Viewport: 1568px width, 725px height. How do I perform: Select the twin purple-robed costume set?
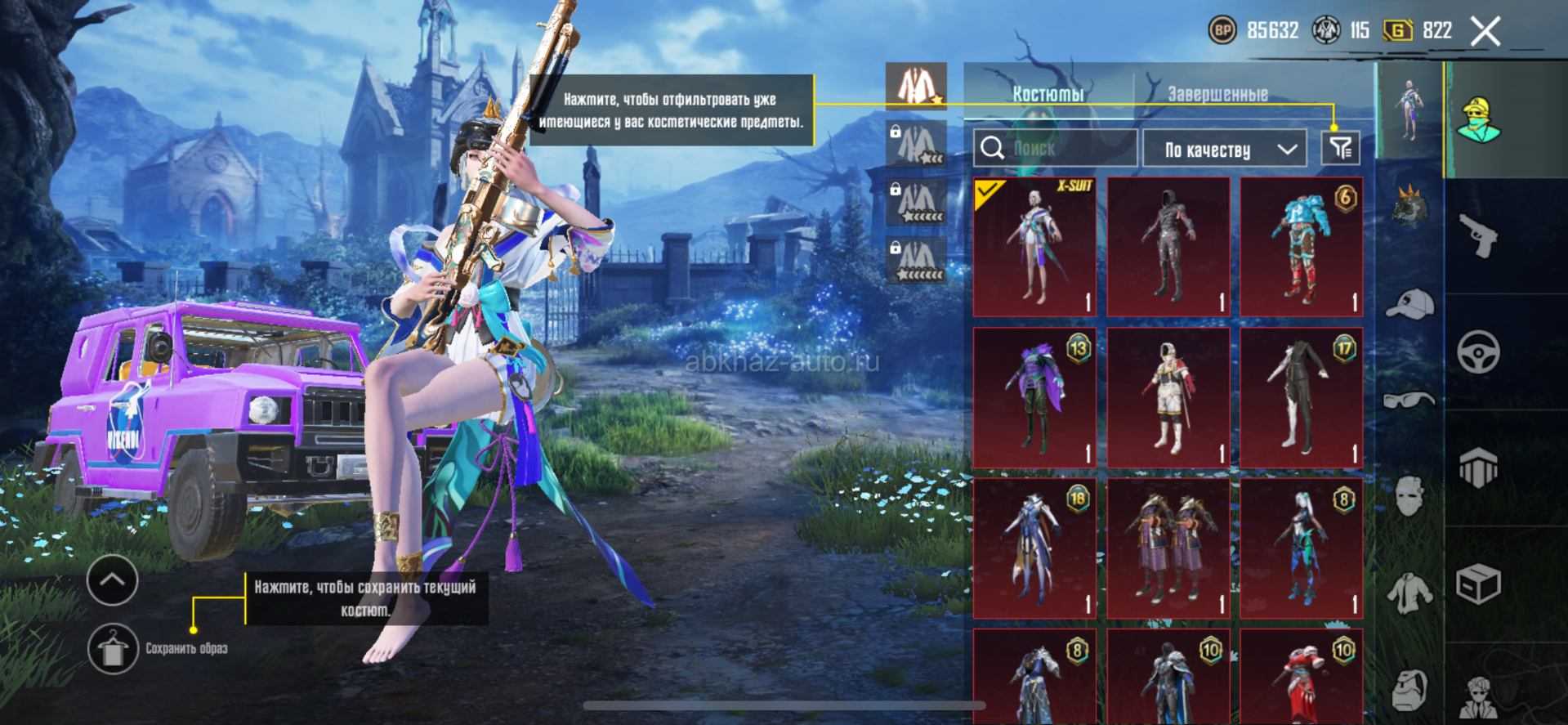pos(1168,548)
